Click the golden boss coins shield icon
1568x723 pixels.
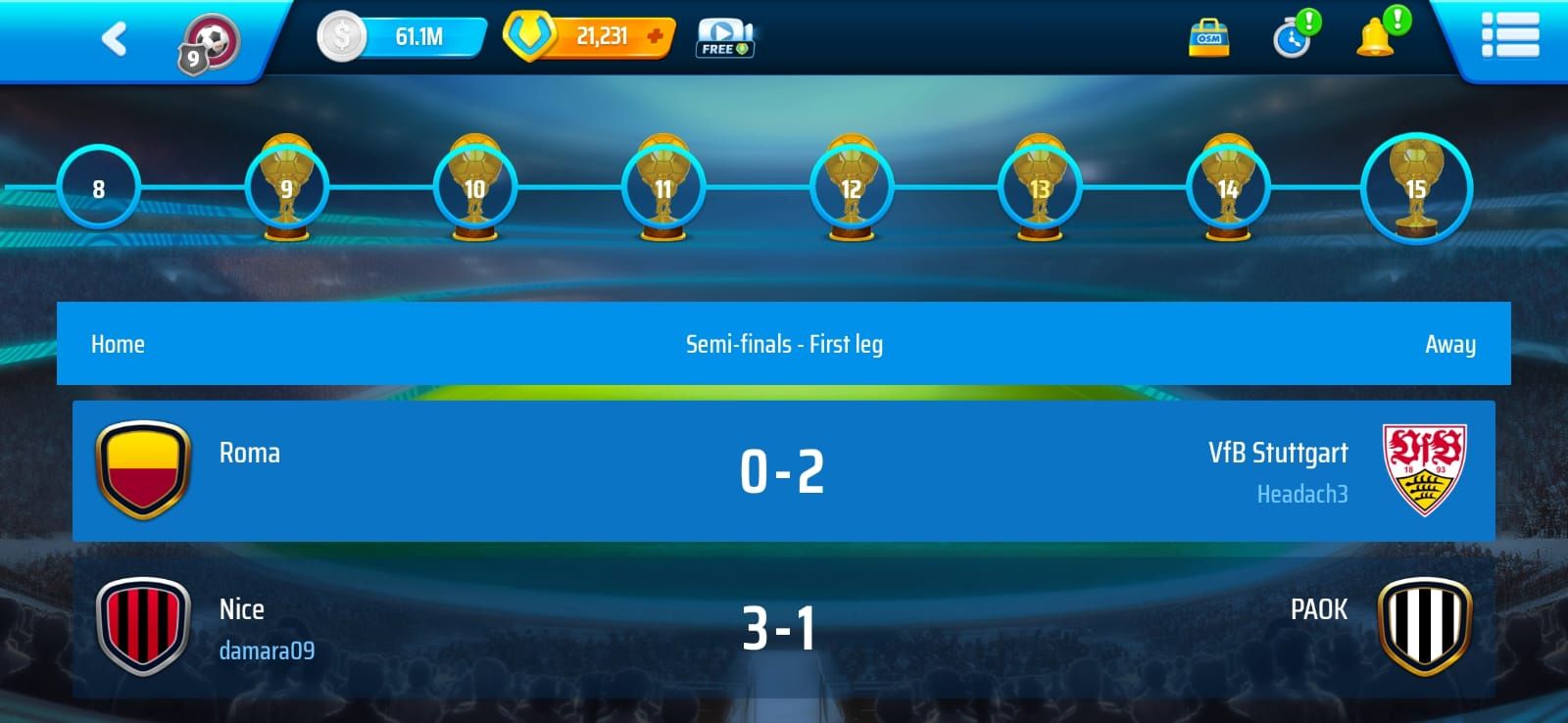click(x=529, y=37)
